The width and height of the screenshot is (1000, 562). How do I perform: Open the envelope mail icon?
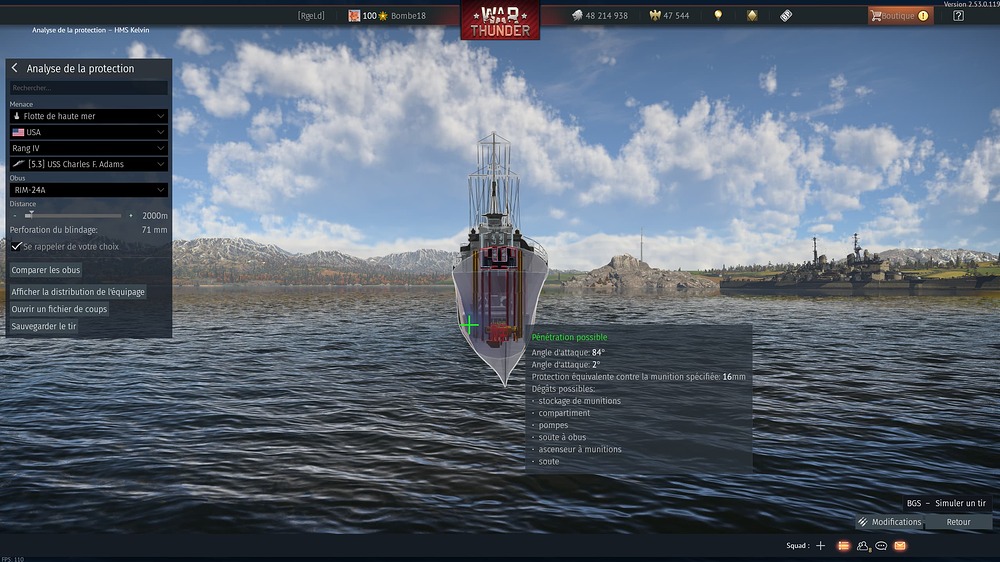tap(900, 546)
